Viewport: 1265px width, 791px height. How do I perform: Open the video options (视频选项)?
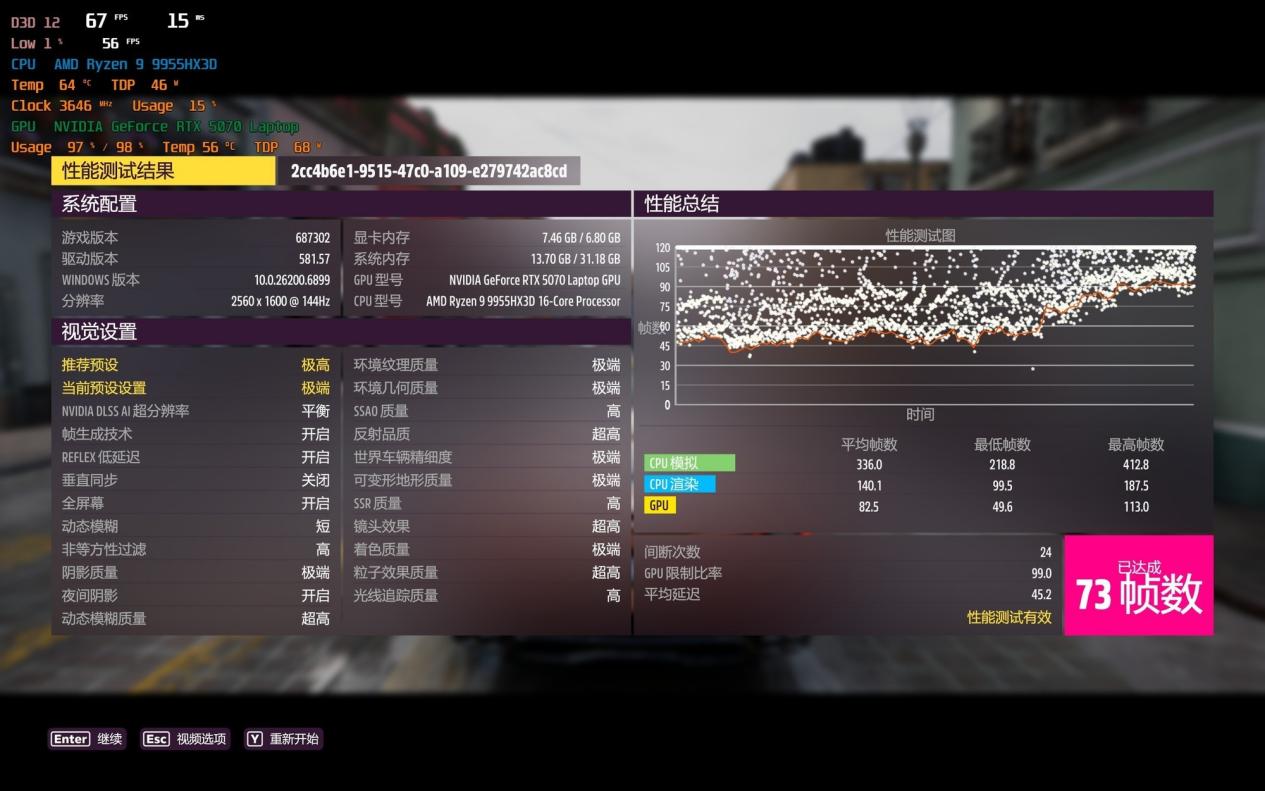point(185,739)
